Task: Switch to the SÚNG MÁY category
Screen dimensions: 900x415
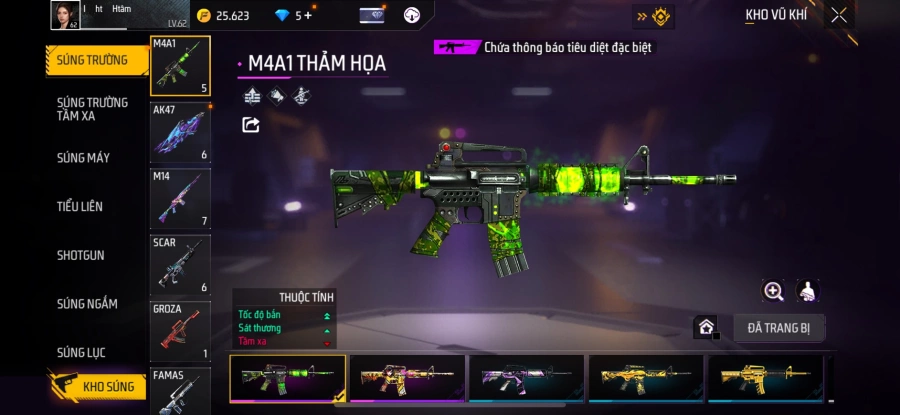Action: (x=84, y=158)
